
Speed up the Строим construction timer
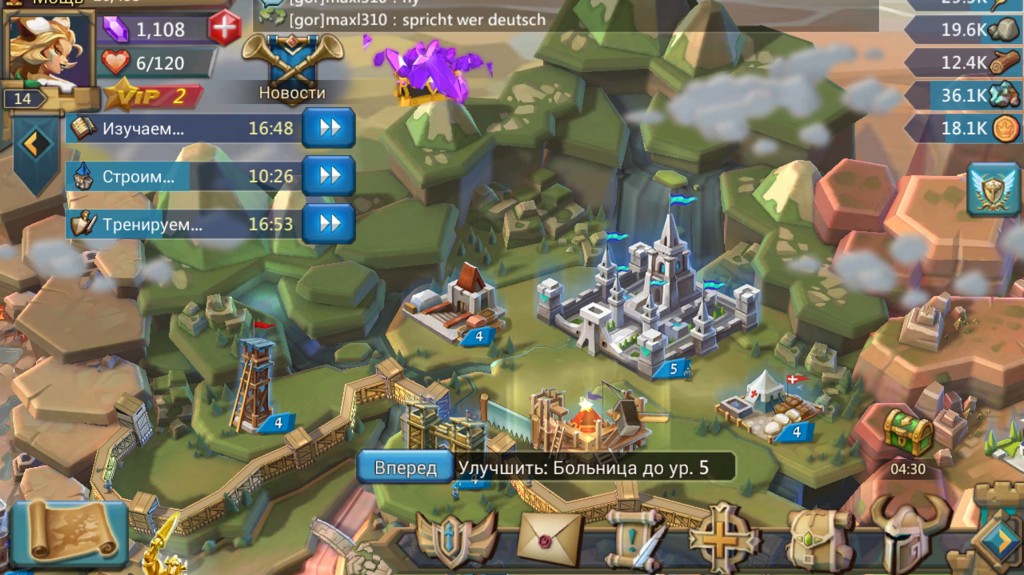point(329,176)
